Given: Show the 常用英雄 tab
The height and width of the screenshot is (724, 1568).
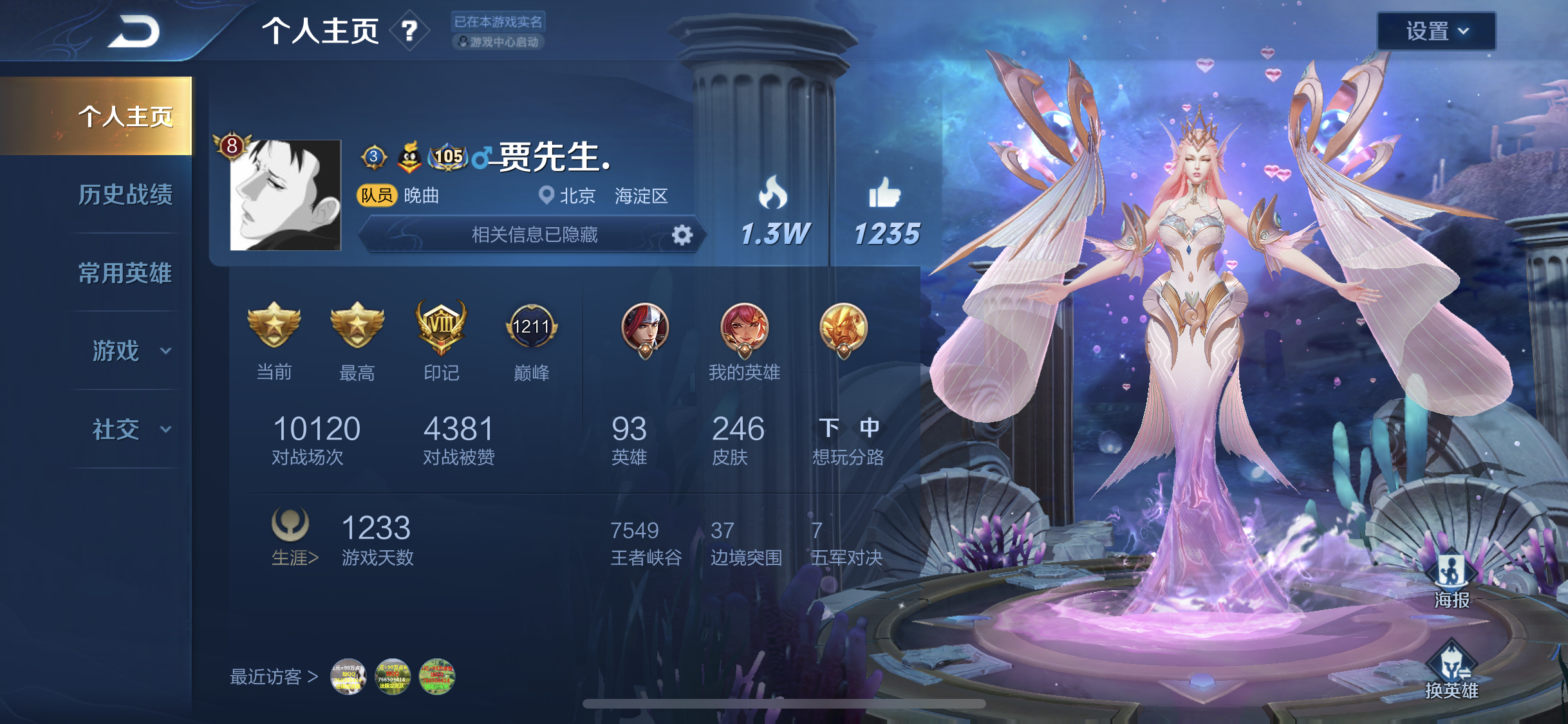Looking at the screenshot, I should 125,273.
